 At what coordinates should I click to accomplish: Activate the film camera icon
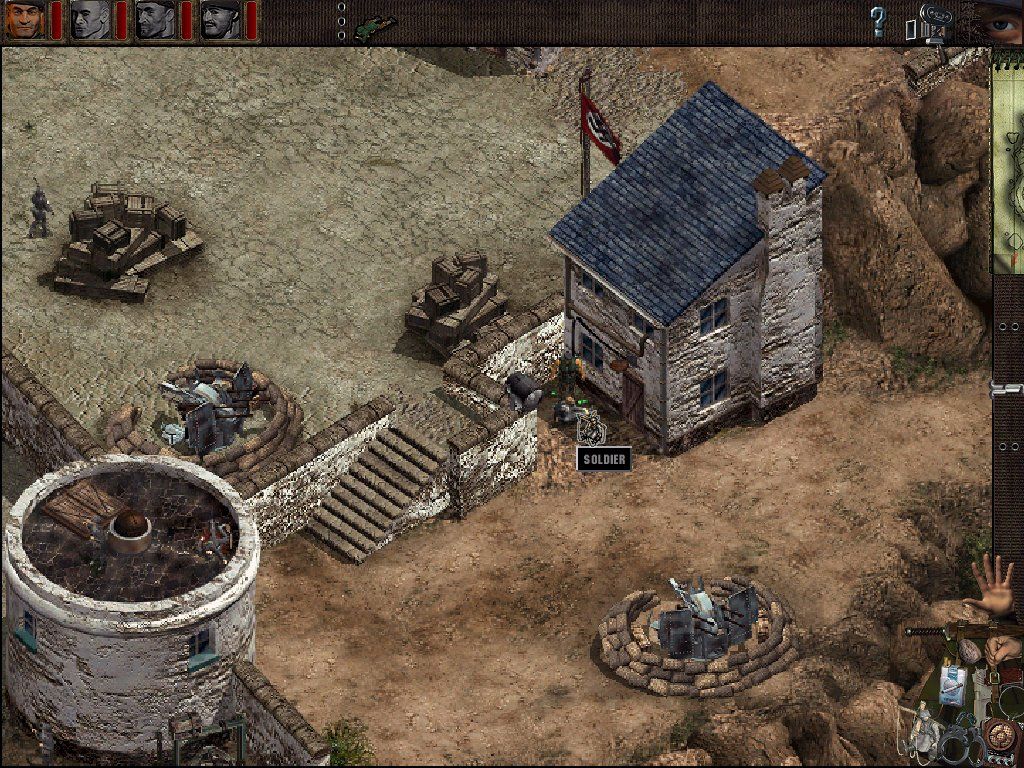(928, 22)
